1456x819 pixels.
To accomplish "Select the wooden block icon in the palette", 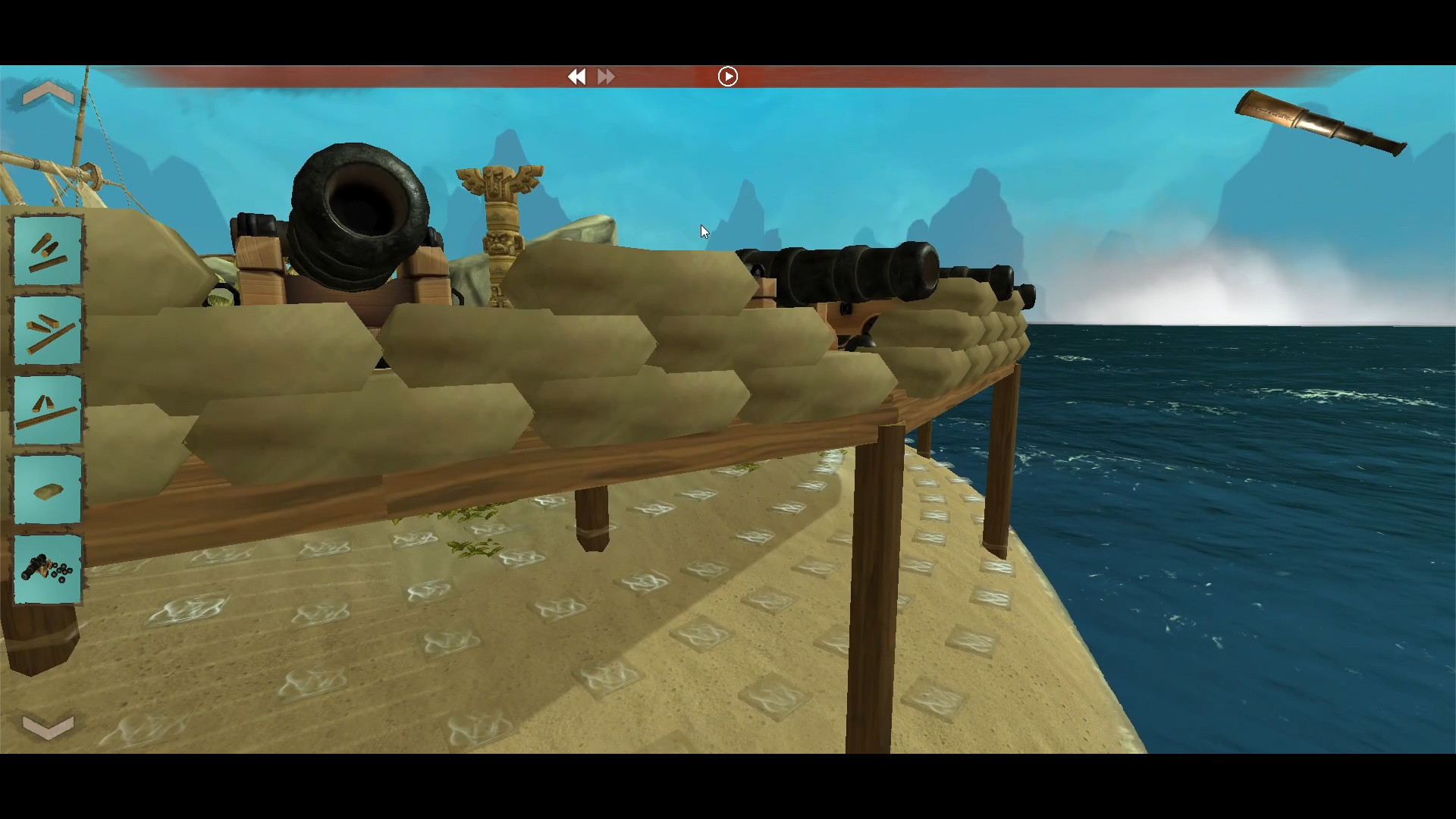I will 47,489.
